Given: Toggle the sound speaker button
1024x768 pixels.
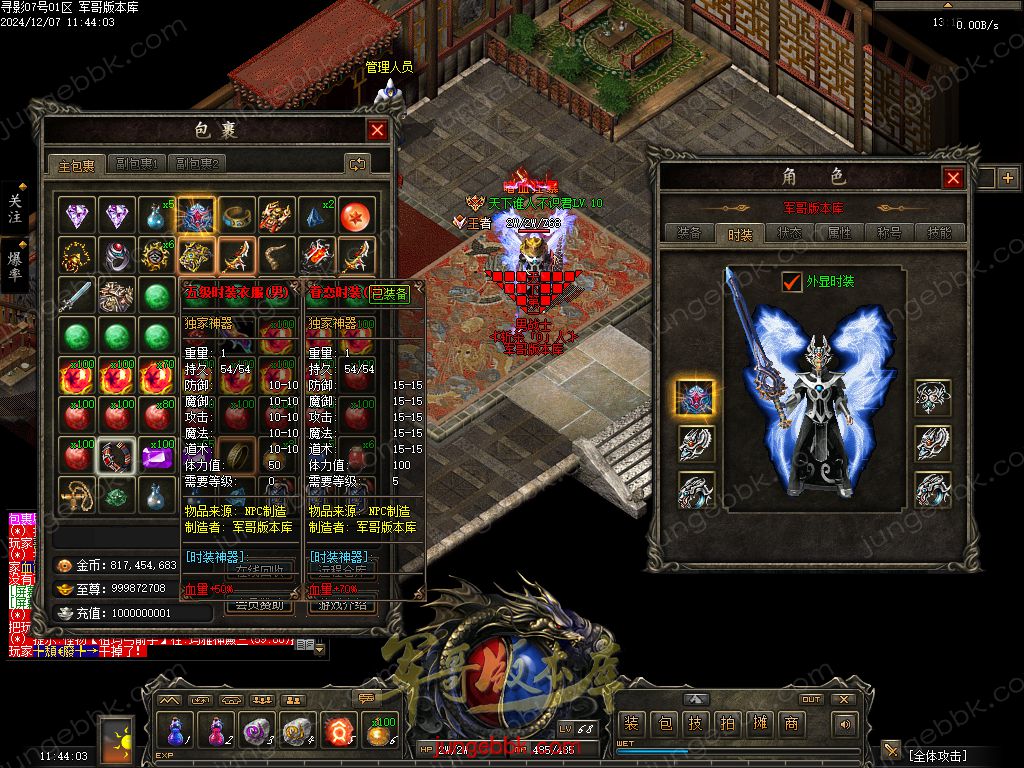Looking at the screenshot, I should 846,724.
